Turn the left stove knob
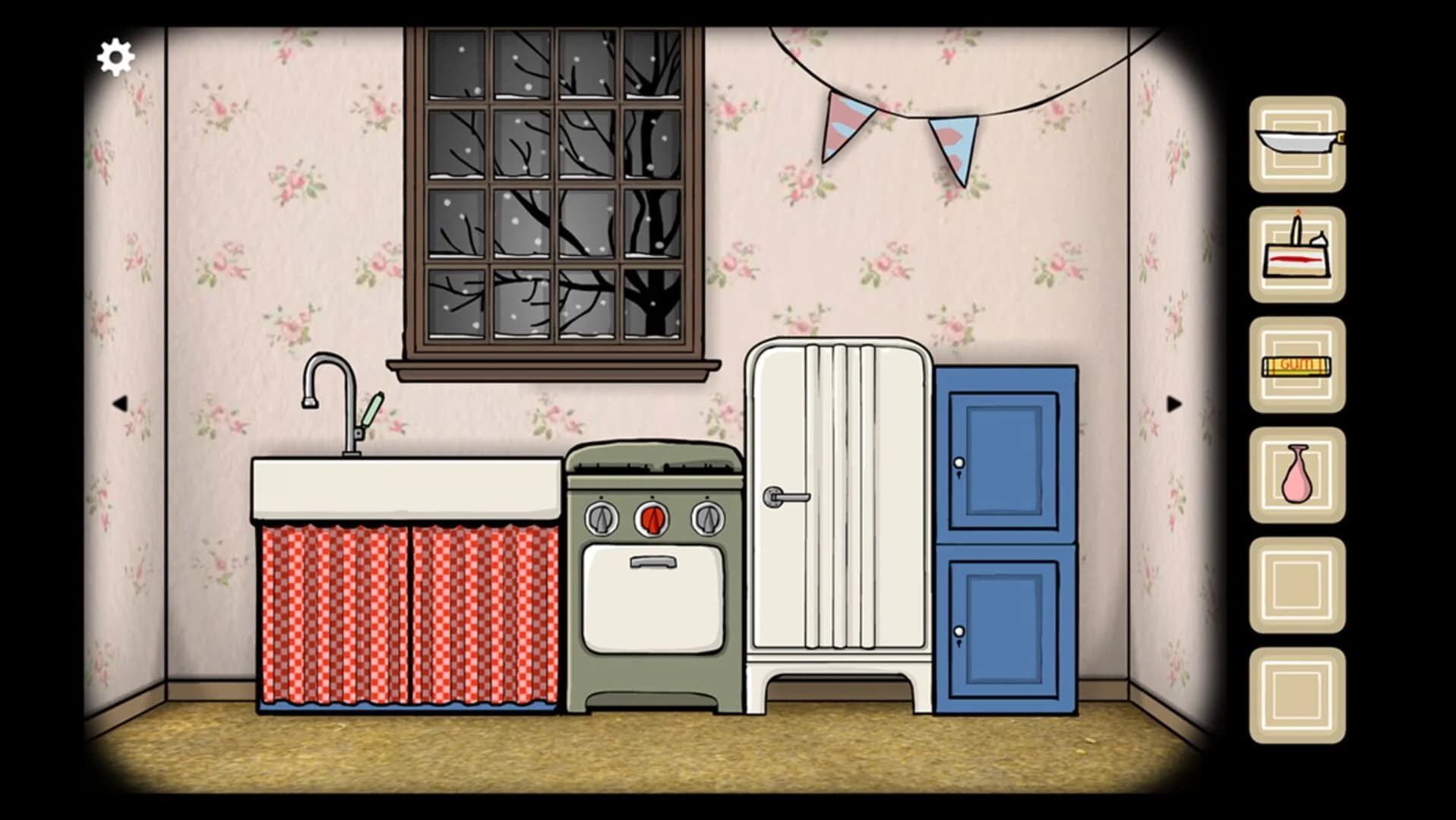Screen dimensions: 1456x820 pyautogui.click(x=600, y=520)
